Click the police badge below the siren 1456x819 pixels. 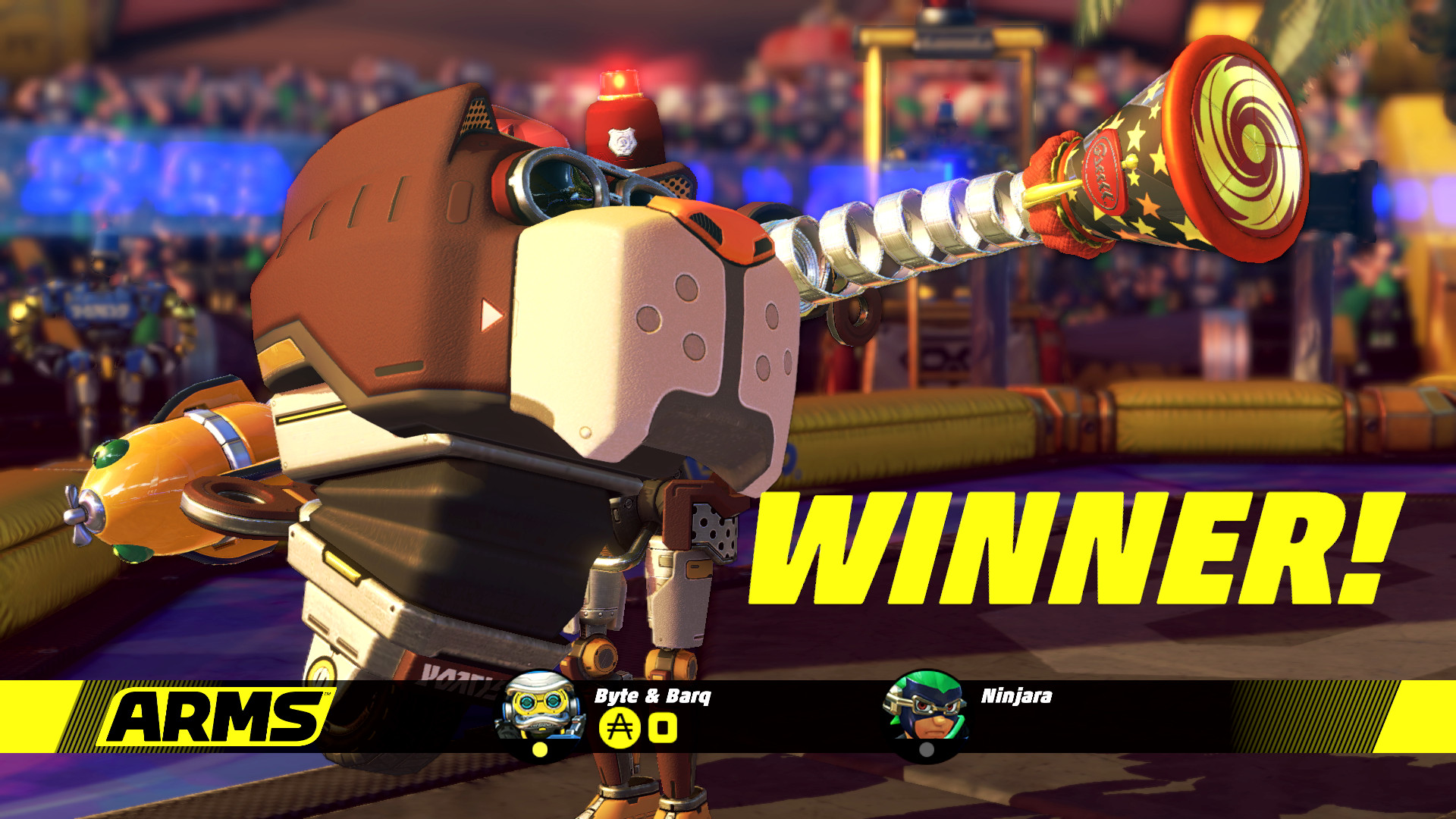[623, 141]
